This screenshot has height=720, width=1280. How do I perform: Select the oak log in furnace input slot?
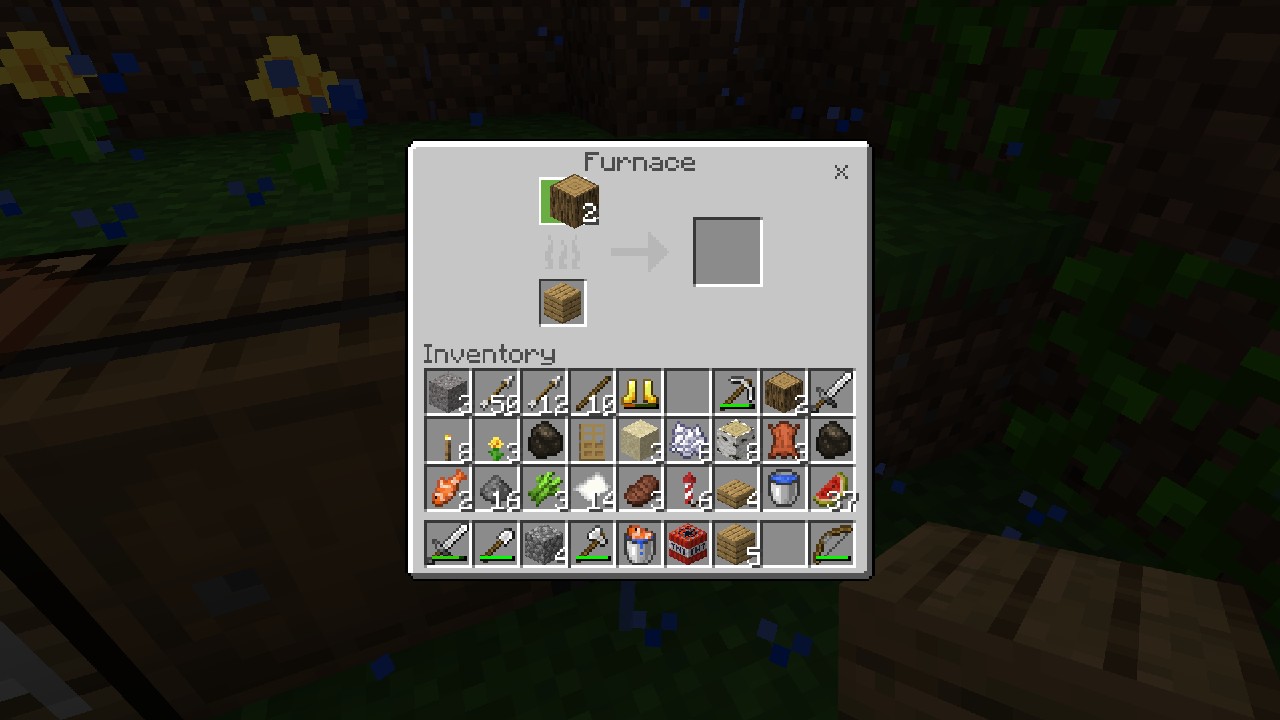pos(570,201)
